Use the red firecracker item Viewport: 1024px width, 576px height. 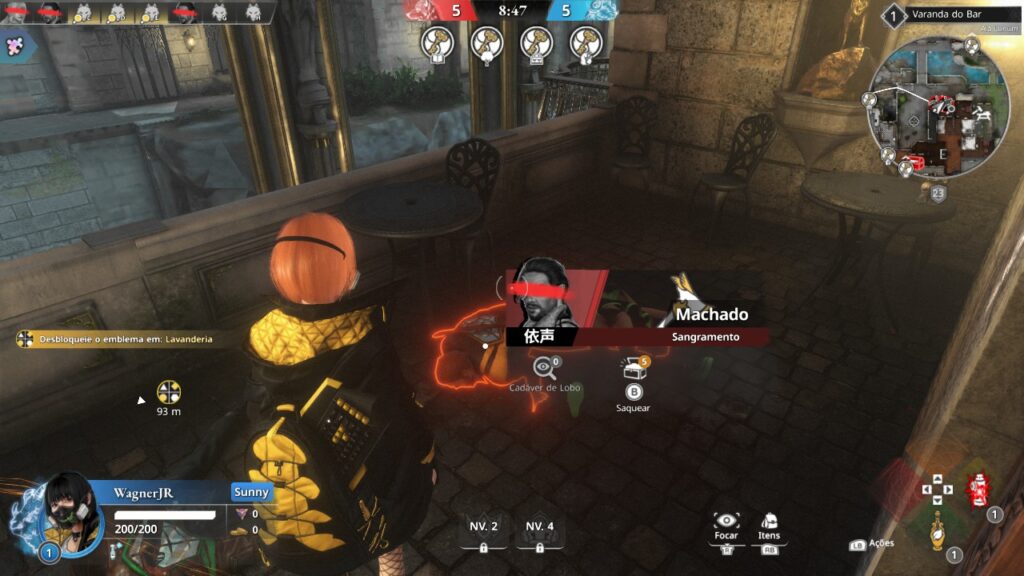pos(978,490)
